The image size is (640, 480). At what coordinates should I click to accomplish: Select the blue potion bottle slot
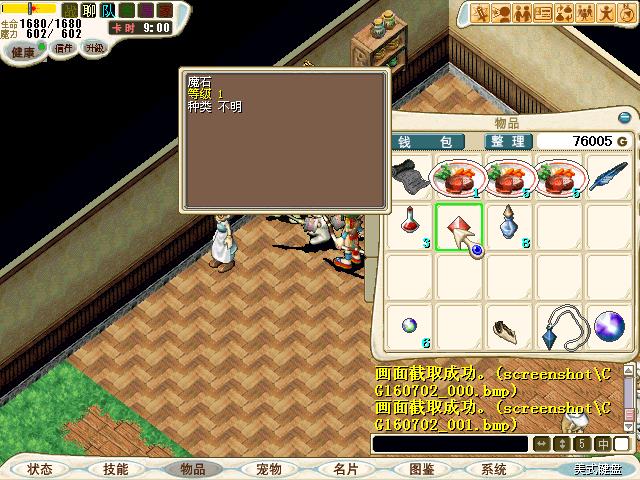(509, 226)
